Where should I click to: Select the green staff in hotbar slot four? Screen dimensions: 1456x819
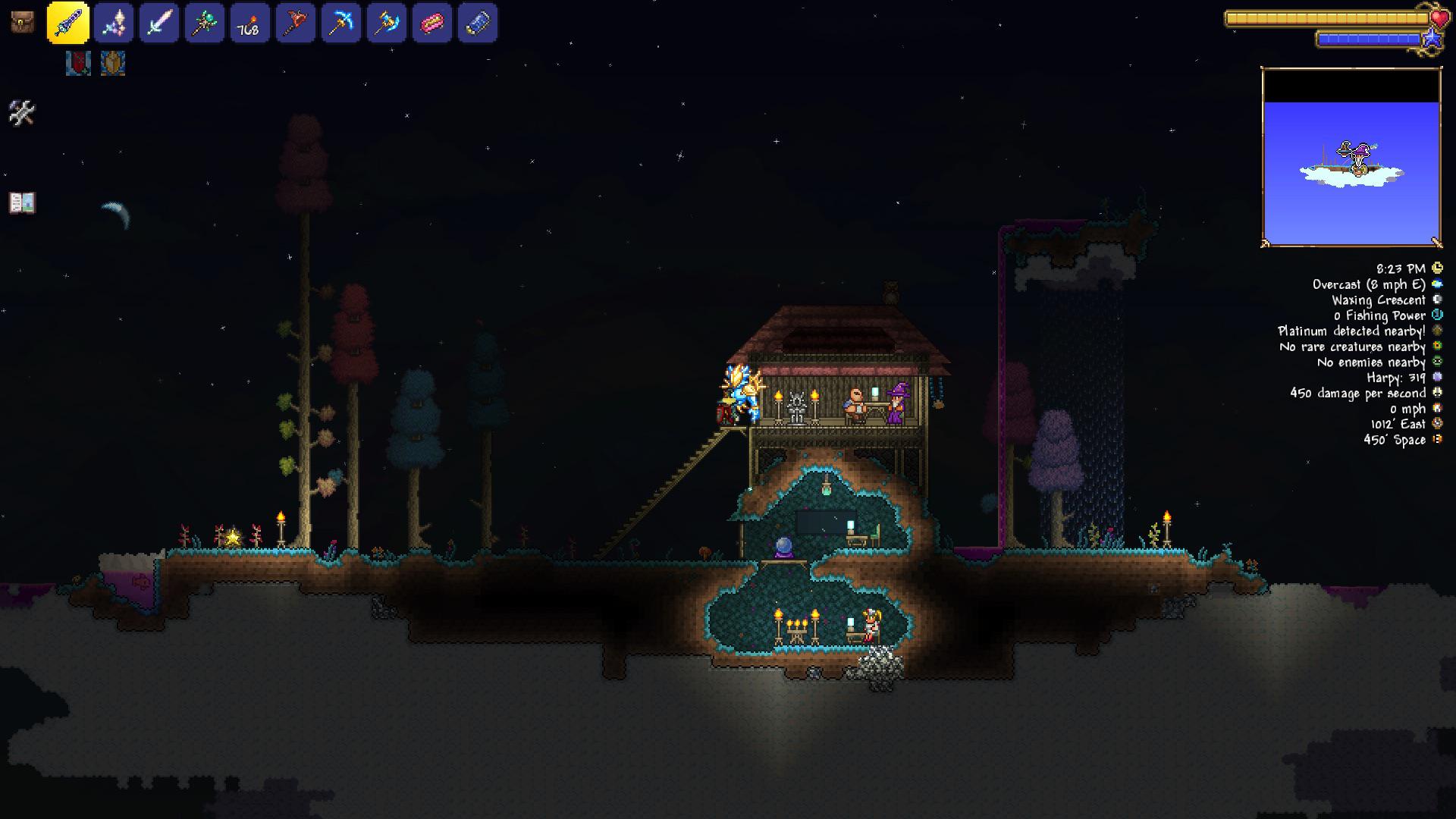205,24
